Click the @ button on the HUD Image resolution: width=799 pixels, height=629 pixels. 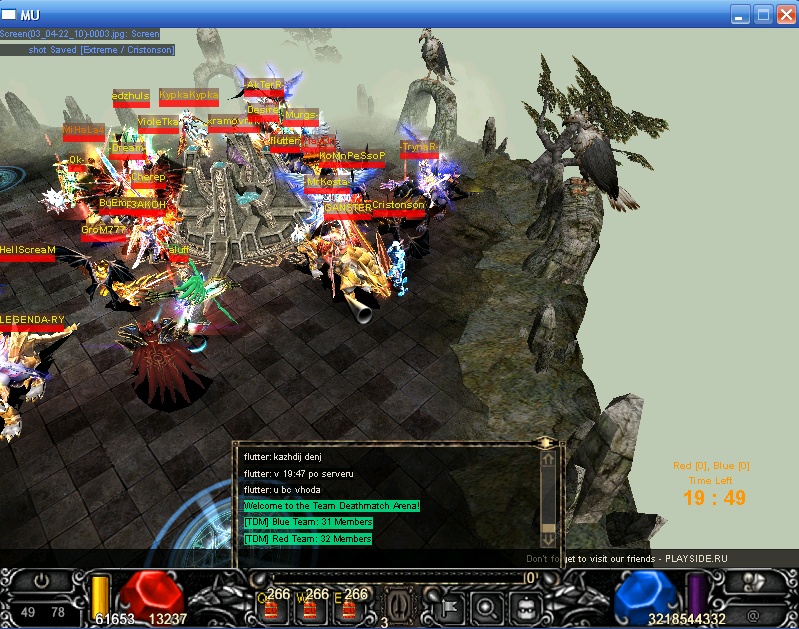753,612
